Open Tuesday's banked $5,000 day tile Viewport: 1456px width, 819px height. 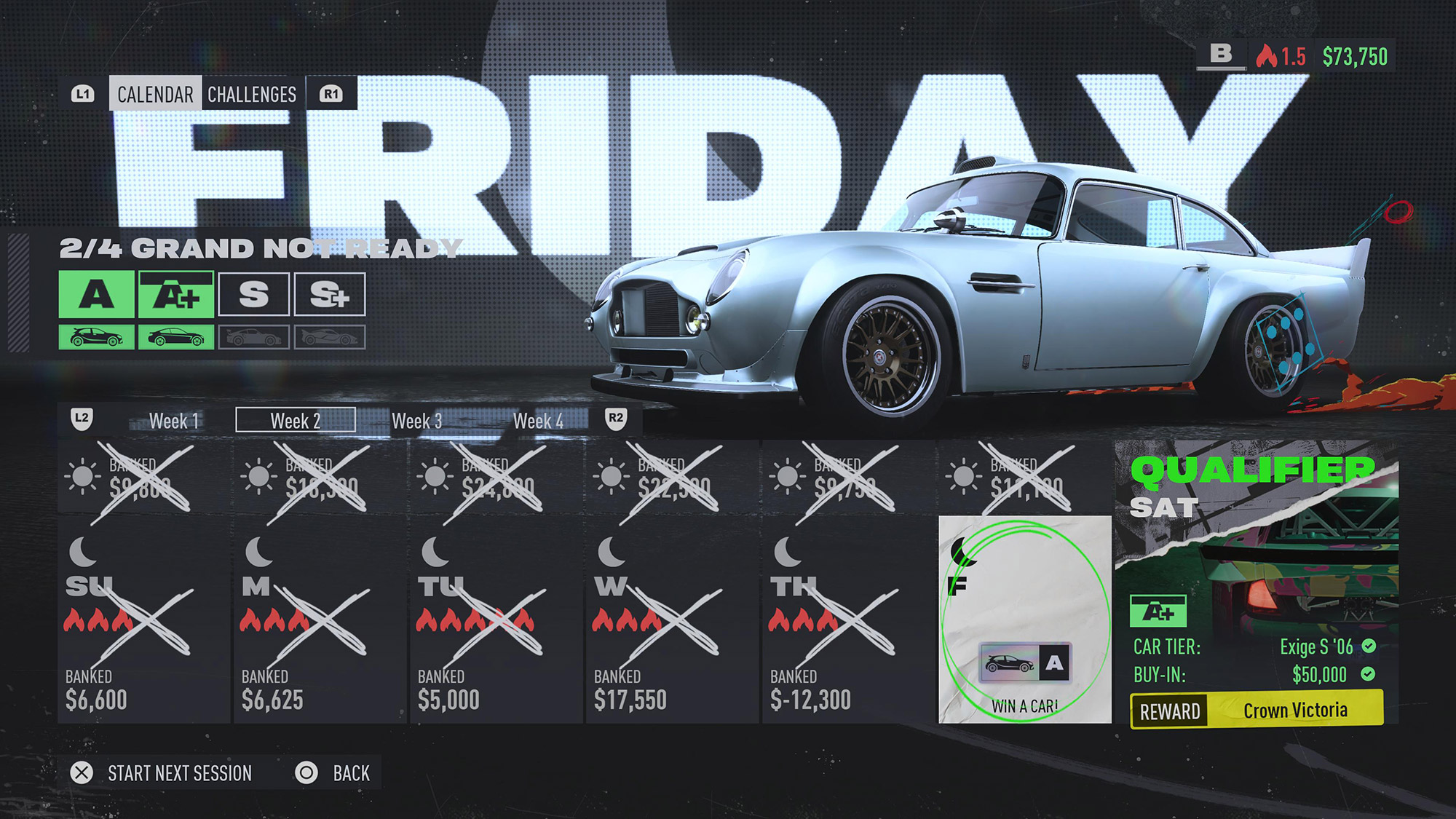click(x=496, y=619)
